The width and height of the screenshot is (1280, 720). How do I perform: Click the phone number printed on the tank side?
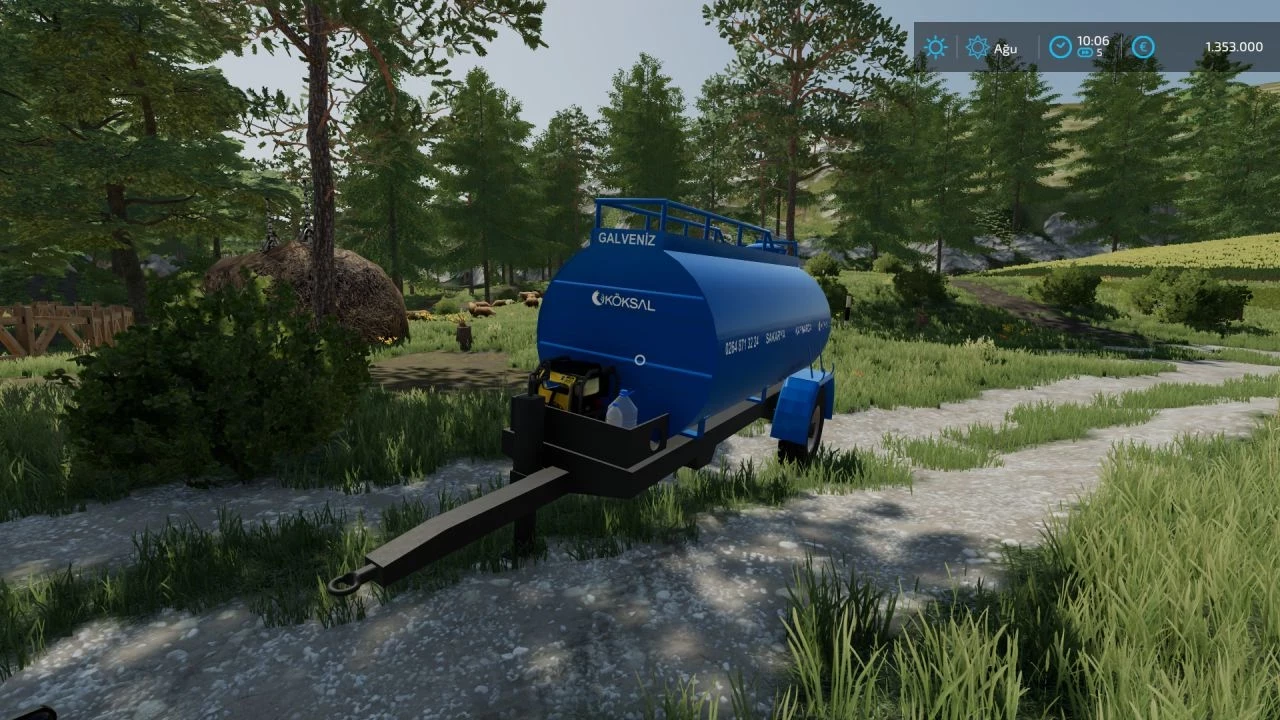[741, 344]
